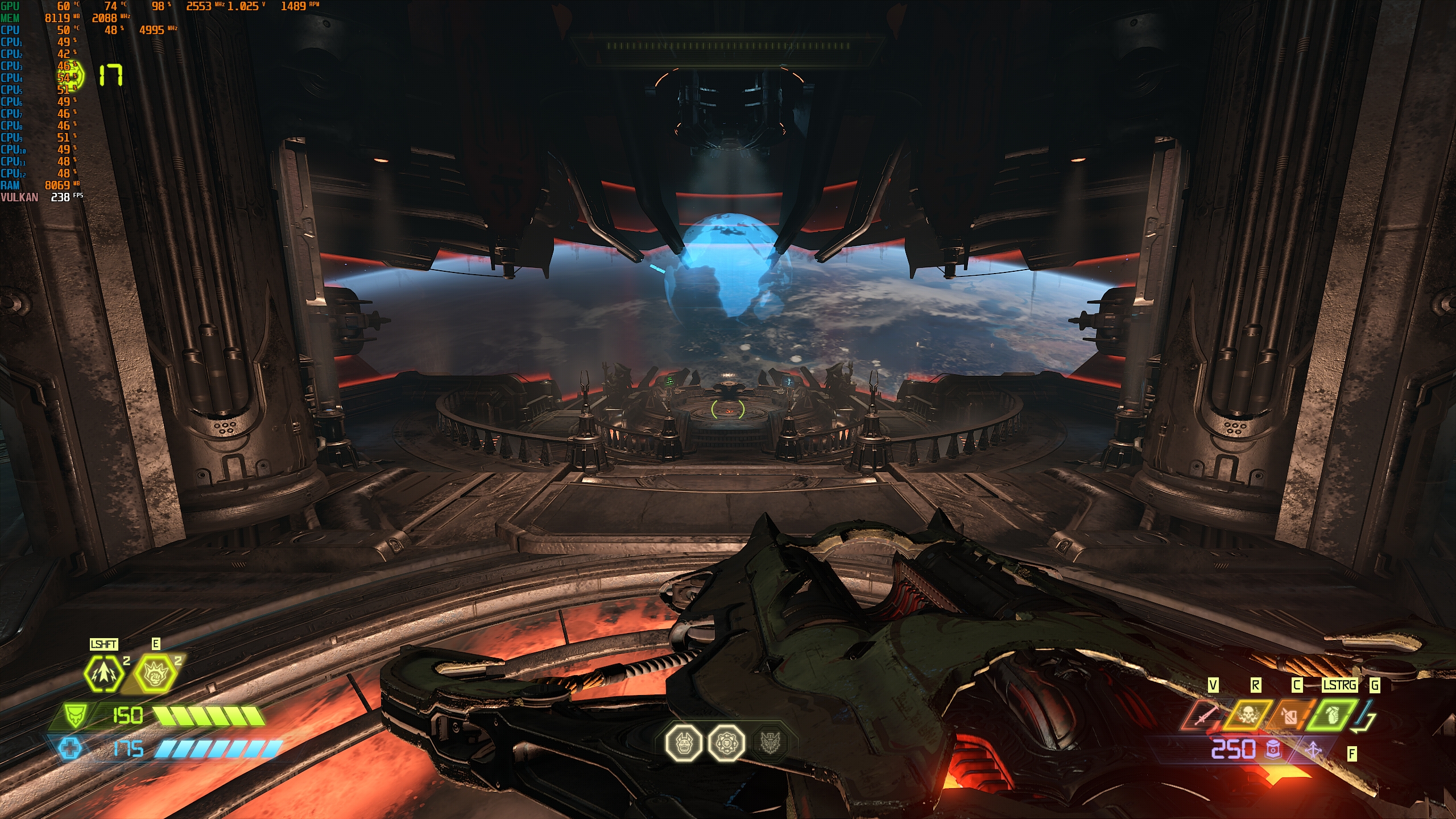The width and height of the screenshot is (1456, 819).
Task: Click the F key prompt bottom right
Action: [1351, 752]
